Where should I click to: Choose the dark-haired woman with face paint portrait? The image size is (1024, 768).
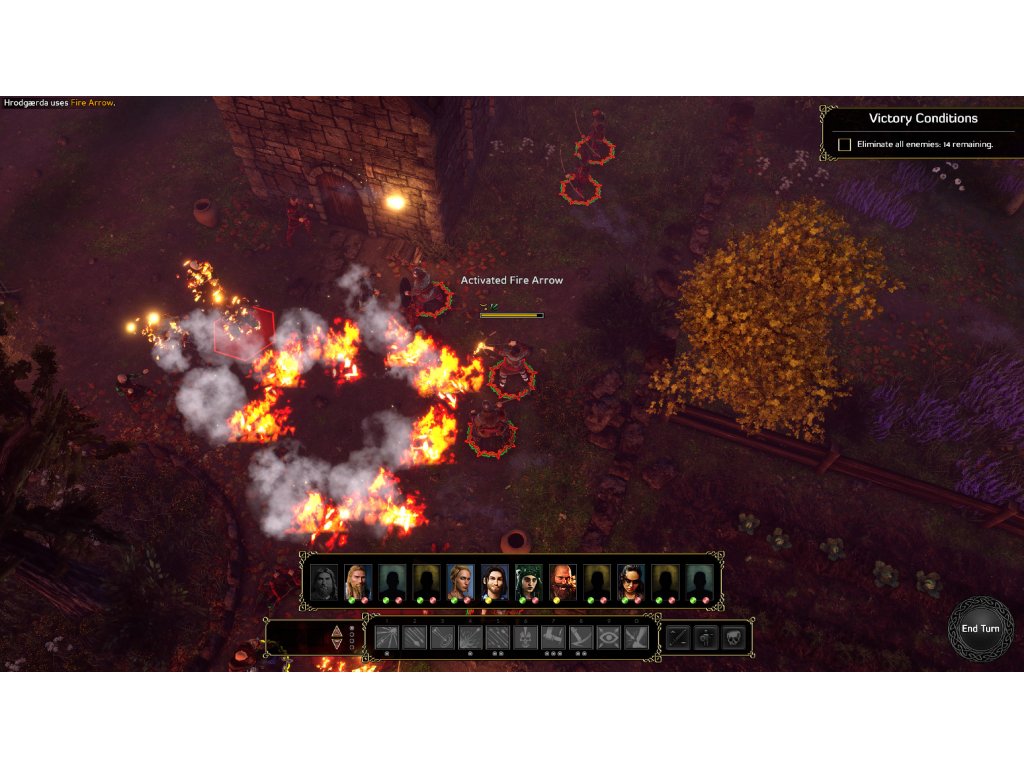(630, 582)
